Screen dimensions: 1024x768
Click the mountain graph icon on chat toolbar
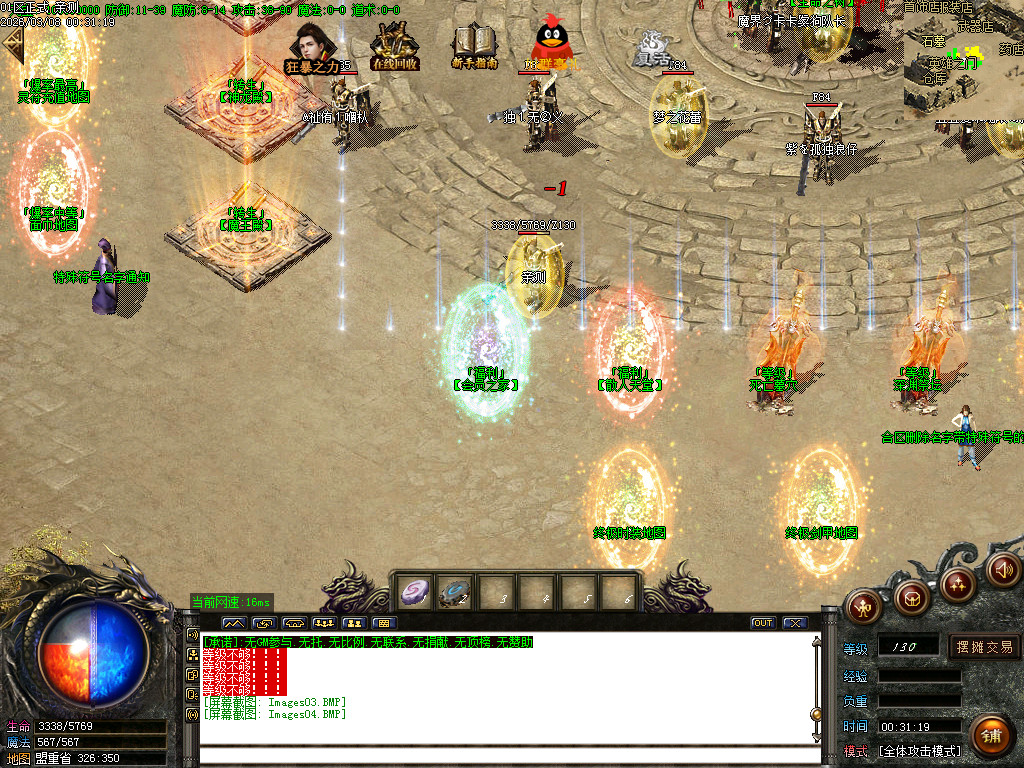click(x=234, y=623)
